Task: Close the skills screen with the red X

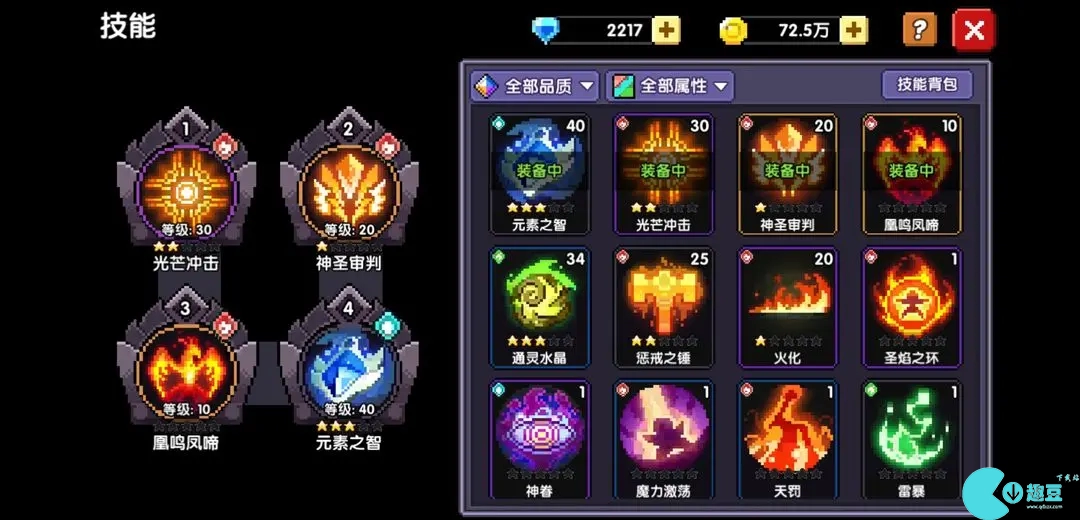Action: pos(974,30)
